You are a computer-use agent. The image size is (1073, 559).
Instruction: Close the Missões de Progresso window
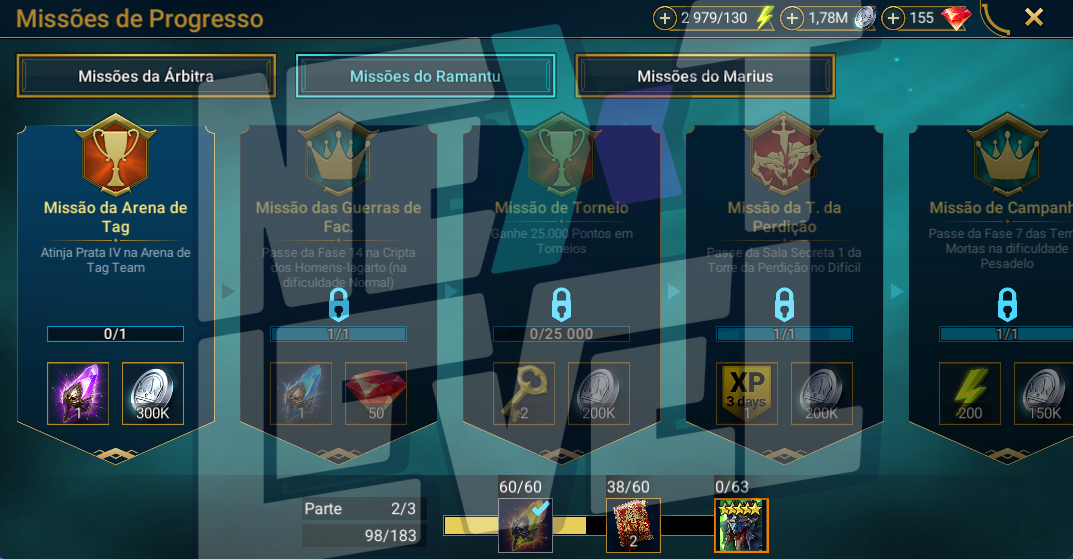tap(1034, 17)
